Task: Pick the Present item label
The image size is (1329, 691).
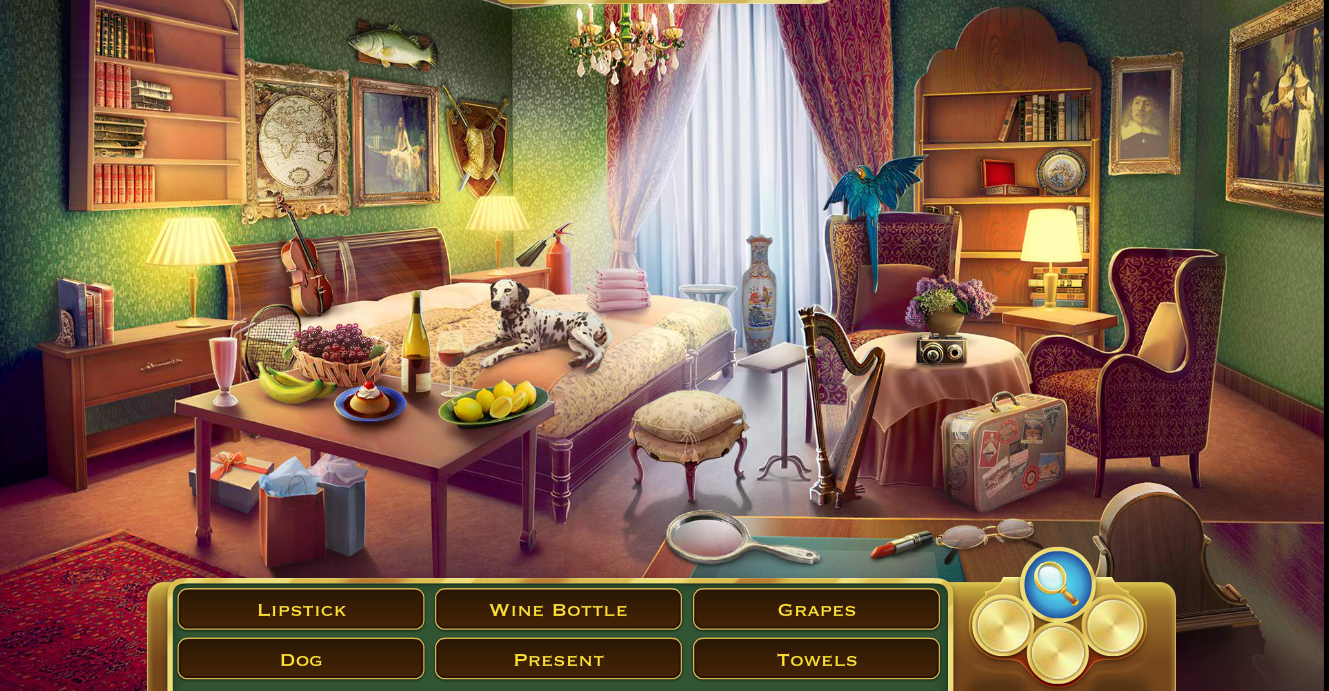Action: 558,659
